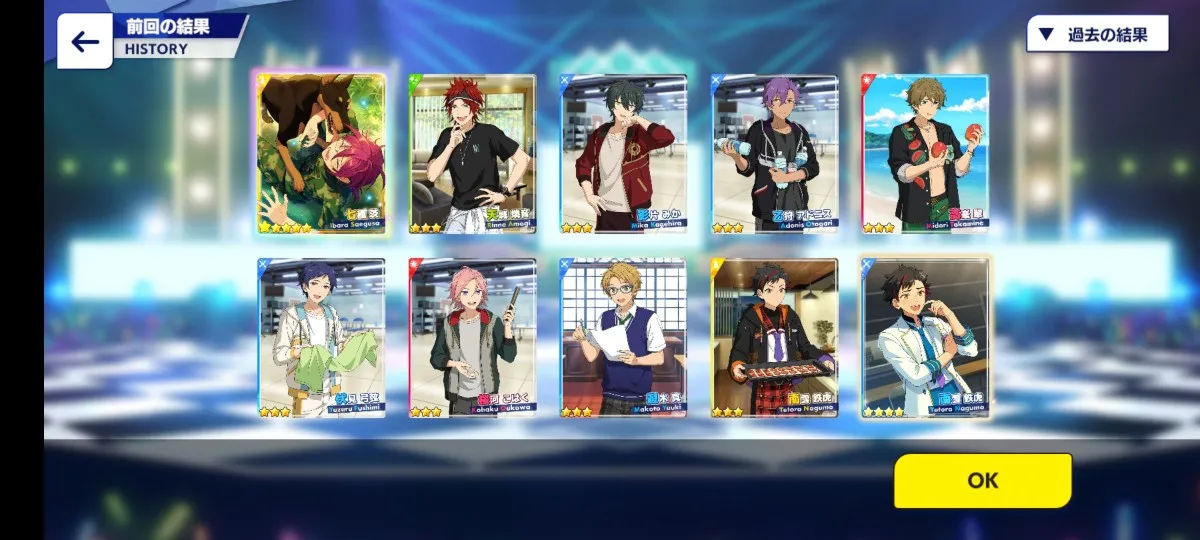Viewport: 1200px width, 540px height.
Task: Go back using the arrow button
Action: click(84, 42)
